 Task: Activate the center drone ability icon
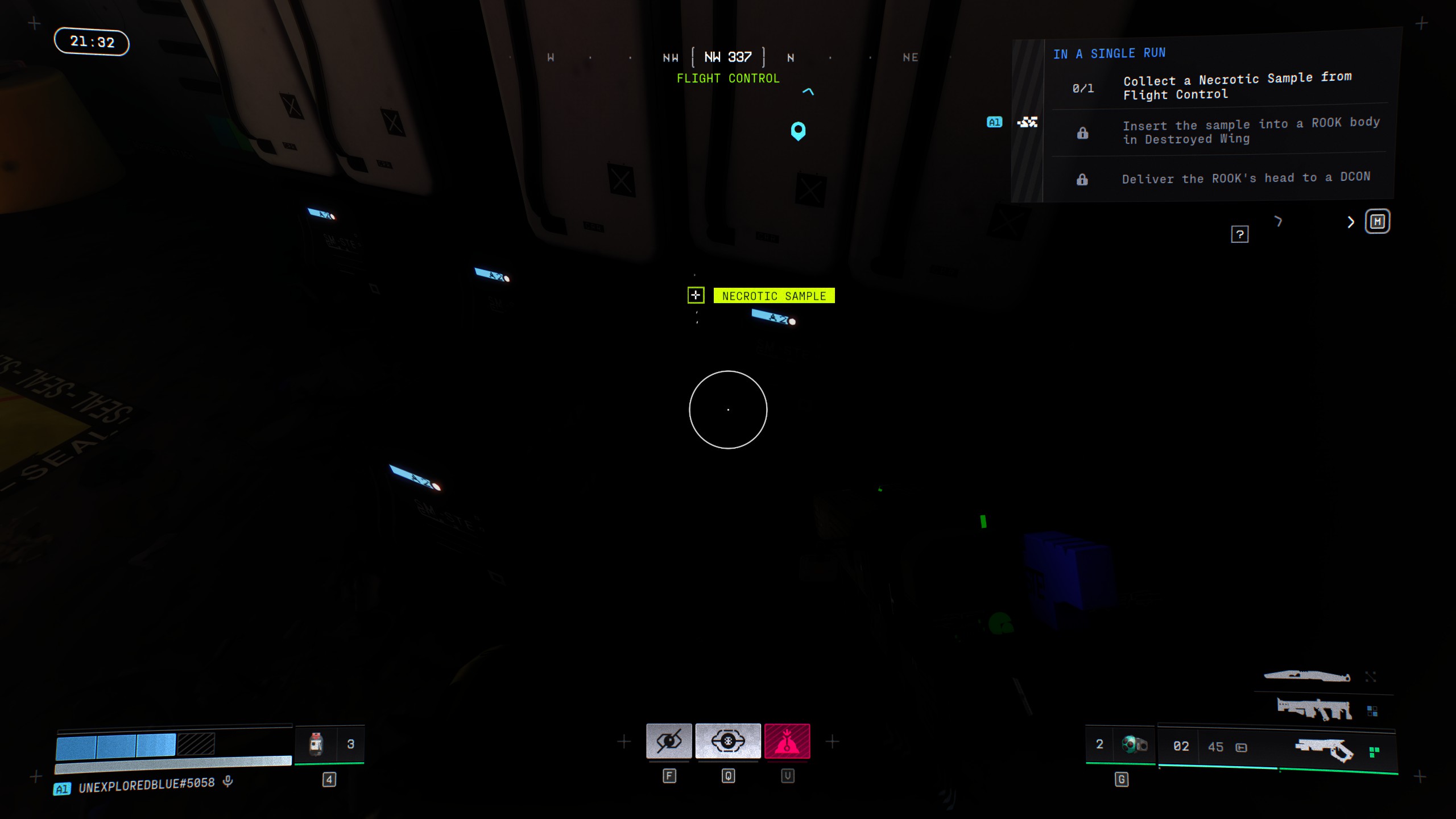pyautogui.click(x=728, y=741)
